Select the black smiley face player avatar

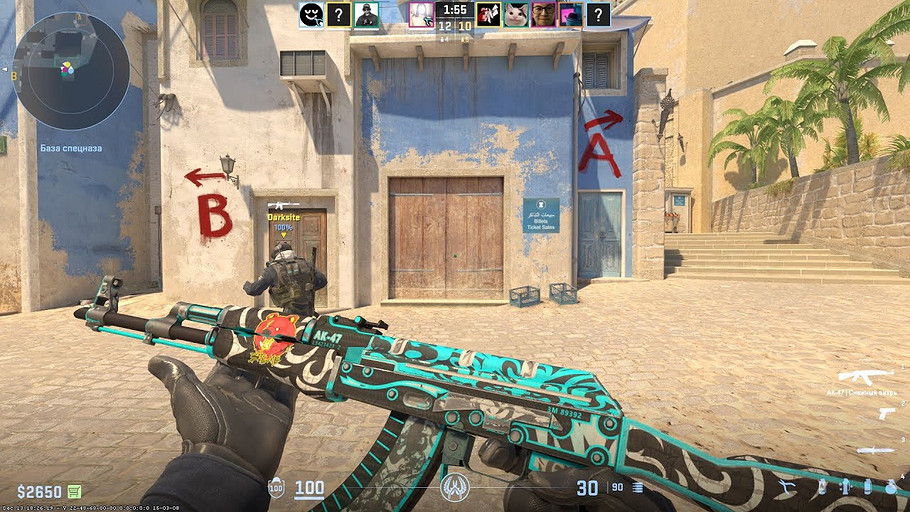click(311, 14)
